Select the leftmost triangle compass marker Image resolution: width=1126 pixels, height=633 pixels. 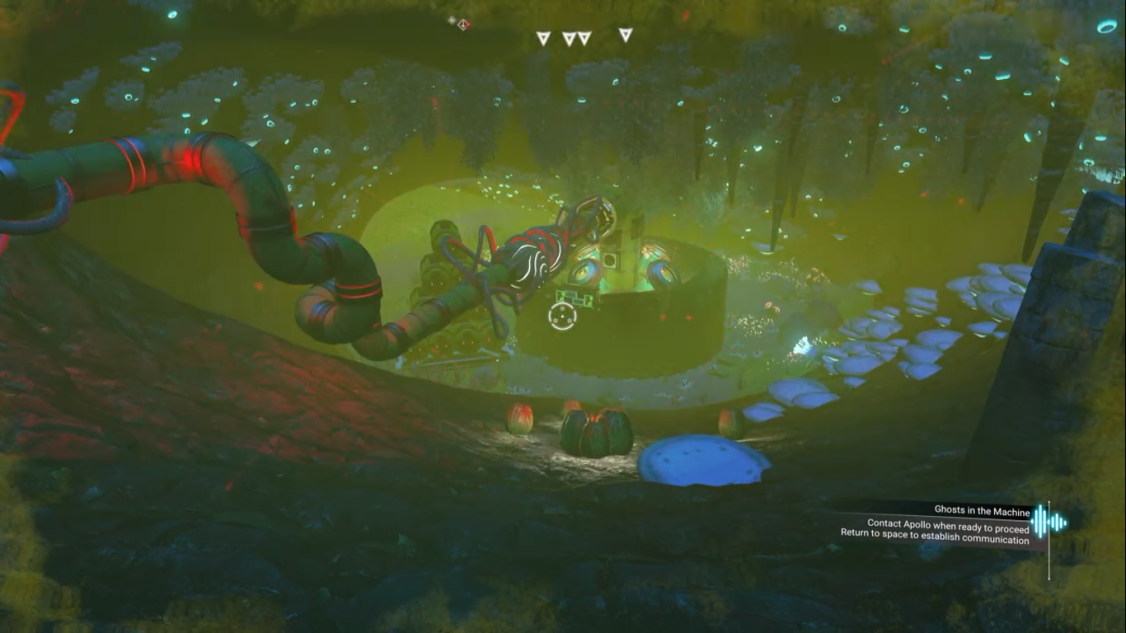543,39
